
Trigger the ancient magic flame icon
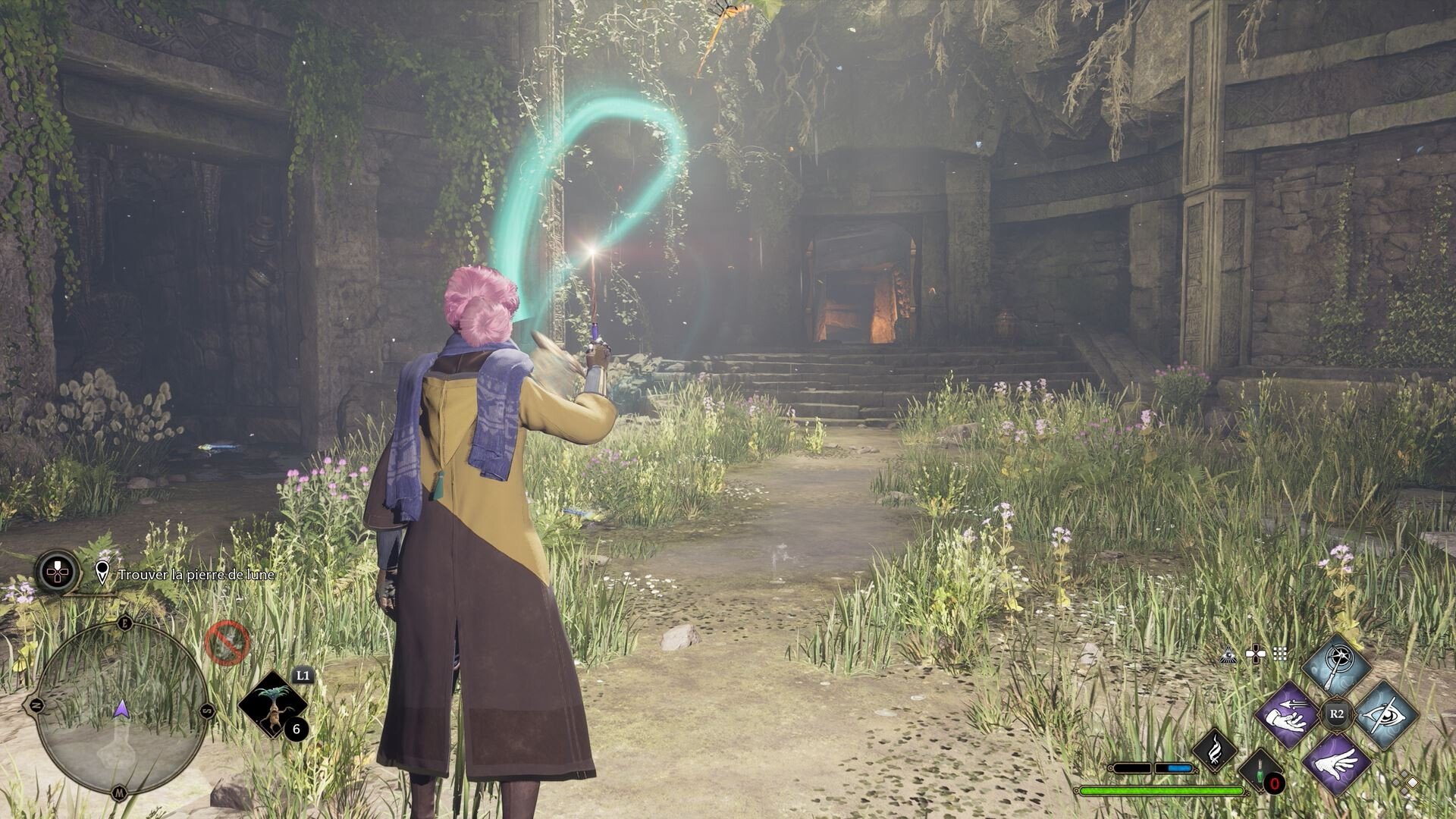[1214, 749]
